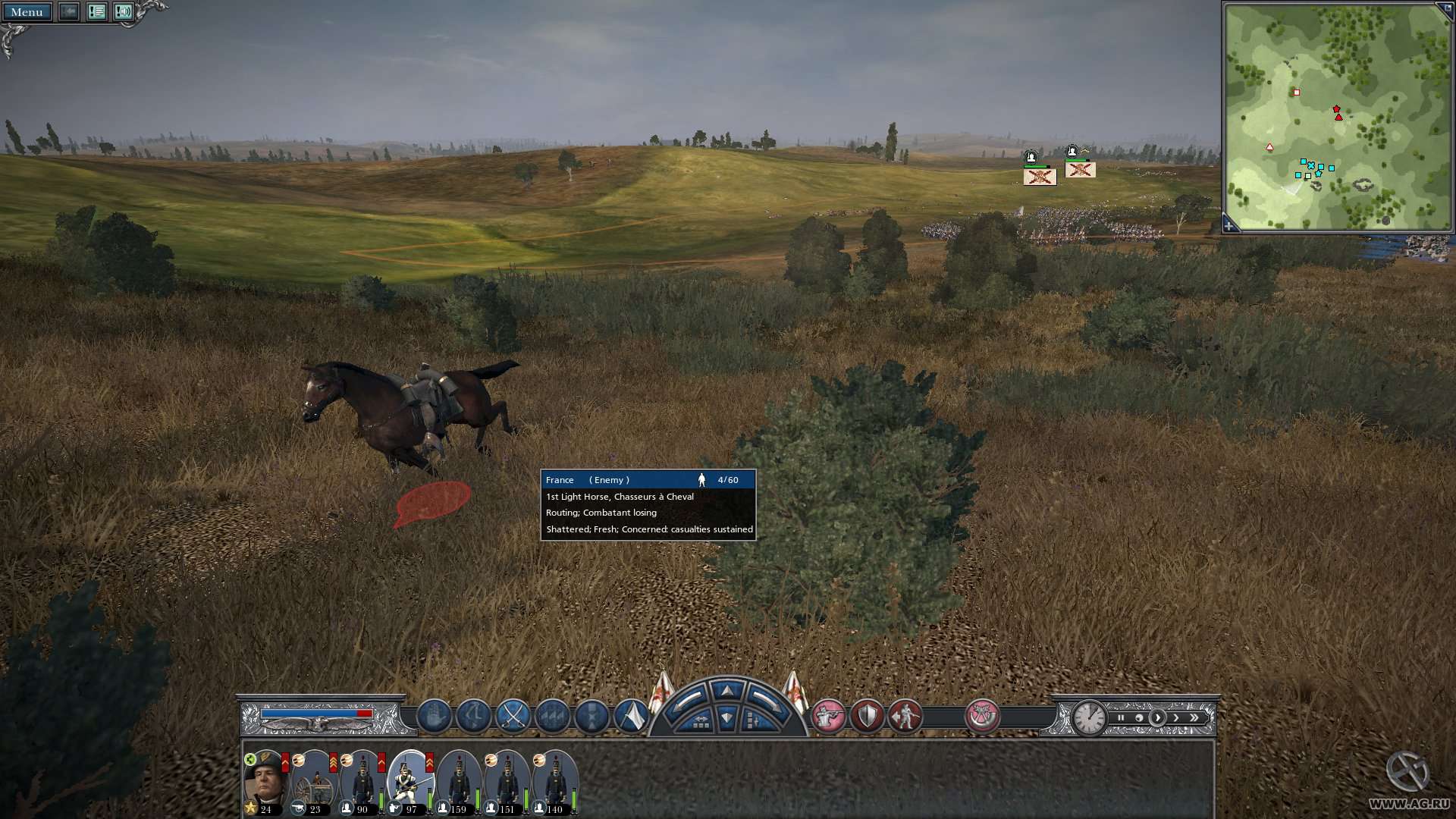Image resolution: width=1456 pixels, height=819 pixels.
Task: Activate the bugle horn ability button
Action: tap(982, 716)
